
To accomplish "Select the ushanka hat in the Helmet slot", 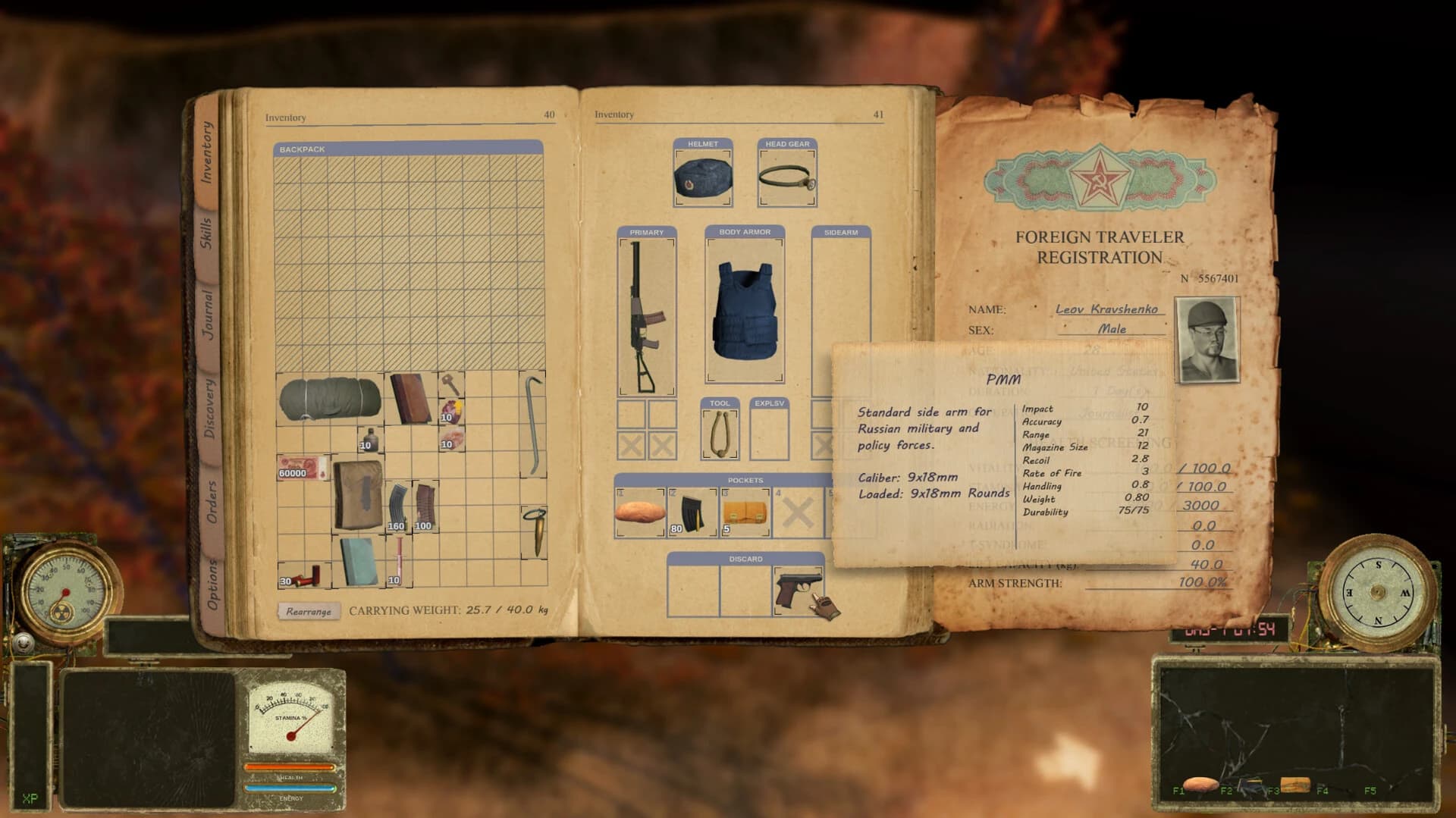I will tap(701, 178).
